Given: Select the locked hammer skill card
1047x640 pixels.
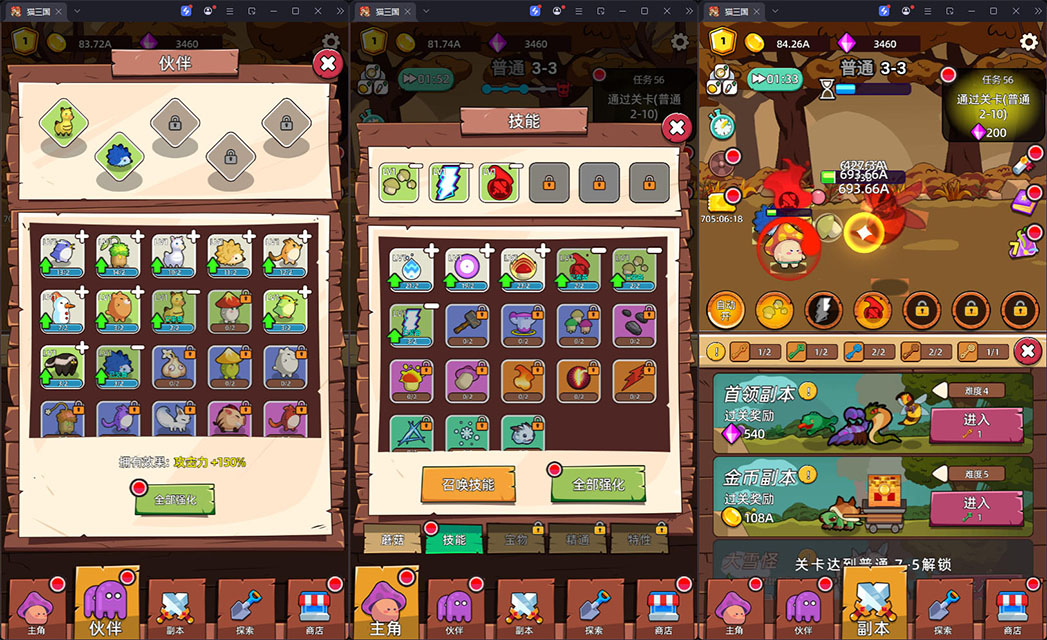Looking at the screenshot, I should tap(467, 323).
